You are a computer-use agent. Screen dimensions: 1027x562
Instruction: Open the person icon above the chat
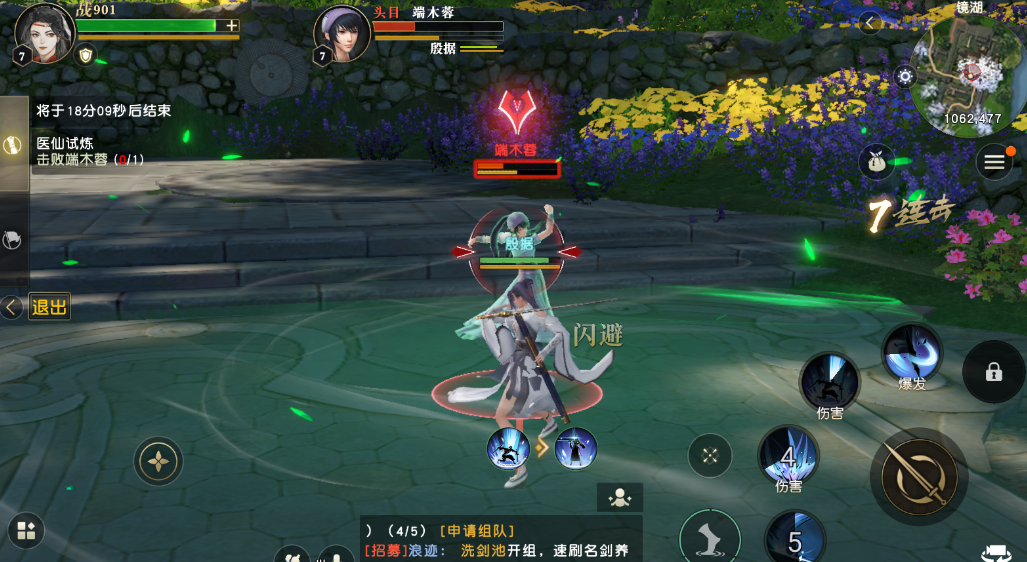point(620,497)
